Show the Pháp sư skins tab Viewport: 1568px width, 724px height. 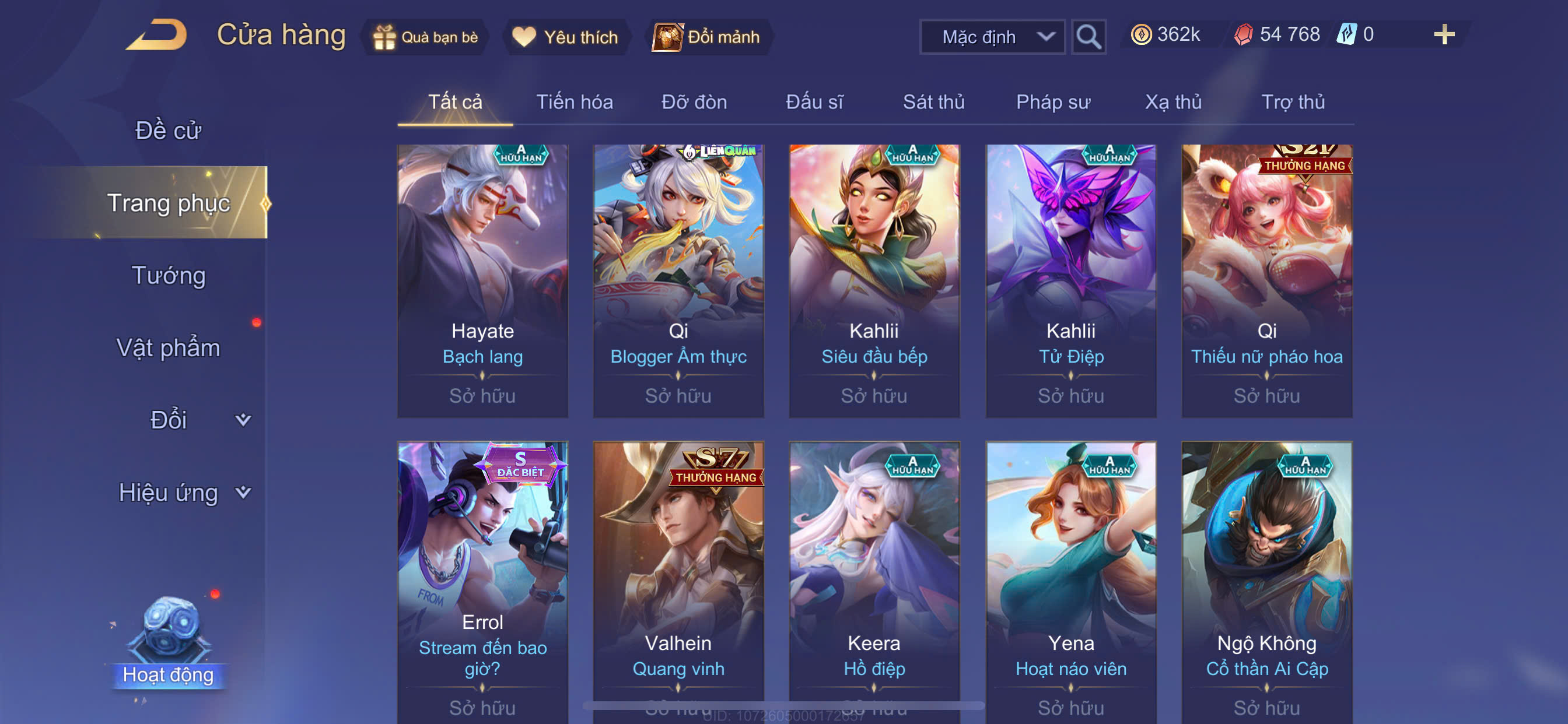tap(1052, 102)
